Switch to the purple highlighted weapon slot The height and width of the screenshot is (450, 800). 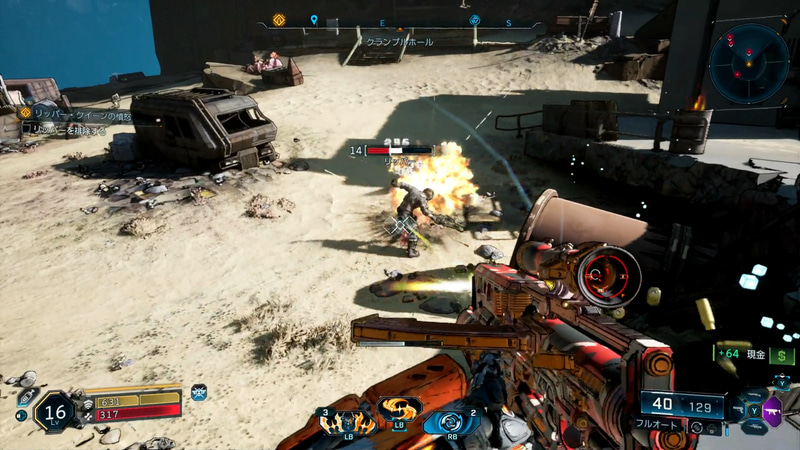pos(772,409)
